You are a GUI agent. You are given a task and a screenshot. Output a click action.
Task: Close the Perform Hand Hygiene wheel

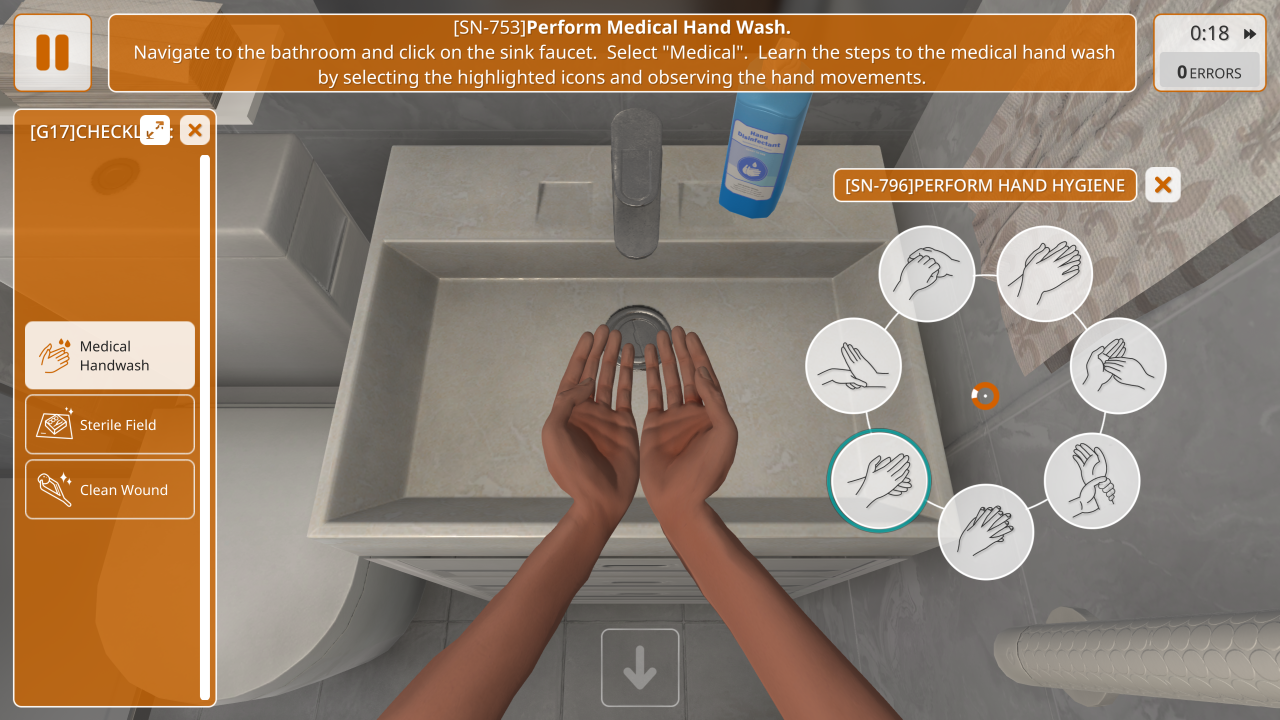[x=1162, y=185]
